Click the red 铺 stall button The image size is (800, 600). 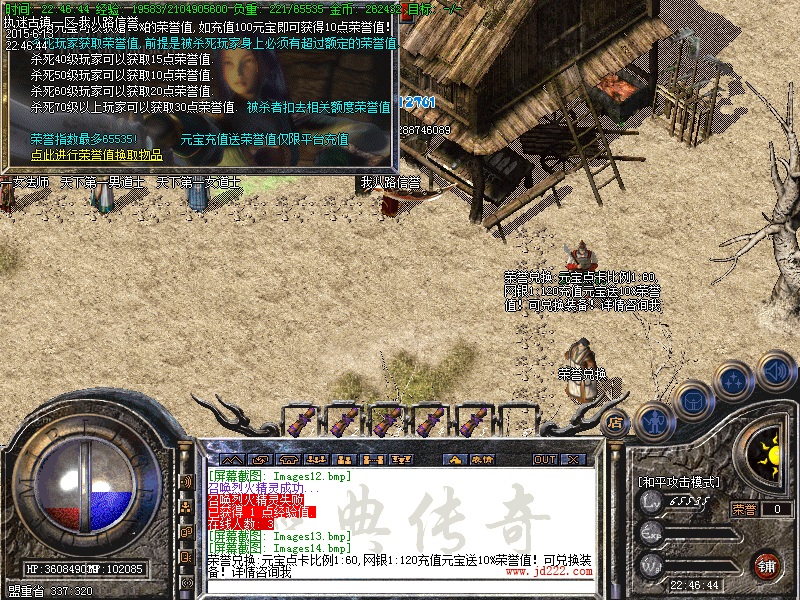767,564
